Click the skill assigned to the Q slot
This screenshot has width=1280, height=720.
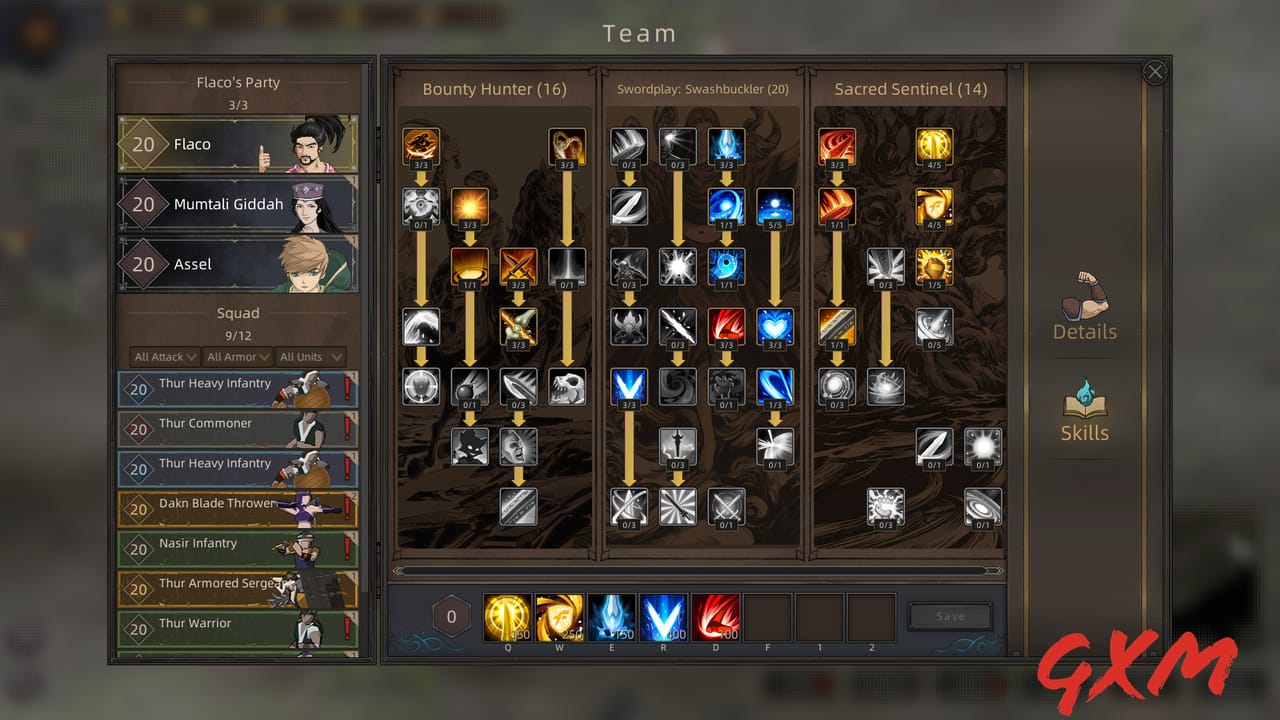point(507,616)
